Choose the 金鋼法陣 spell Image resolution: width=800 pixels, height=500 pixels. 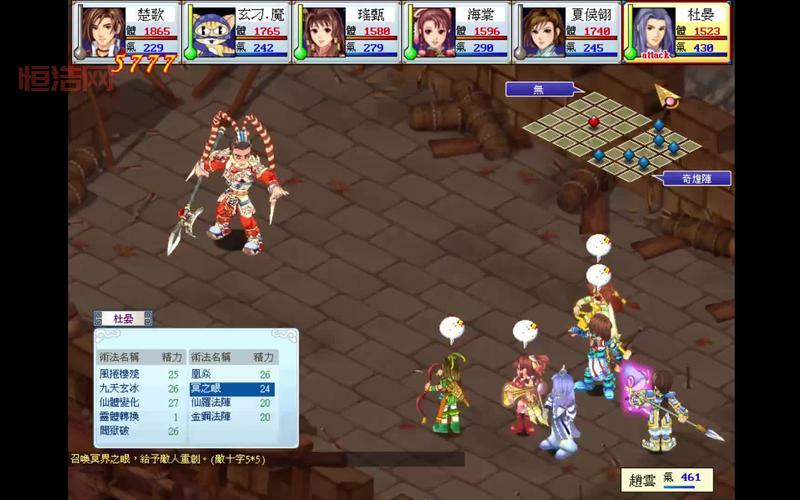(210, 416)
